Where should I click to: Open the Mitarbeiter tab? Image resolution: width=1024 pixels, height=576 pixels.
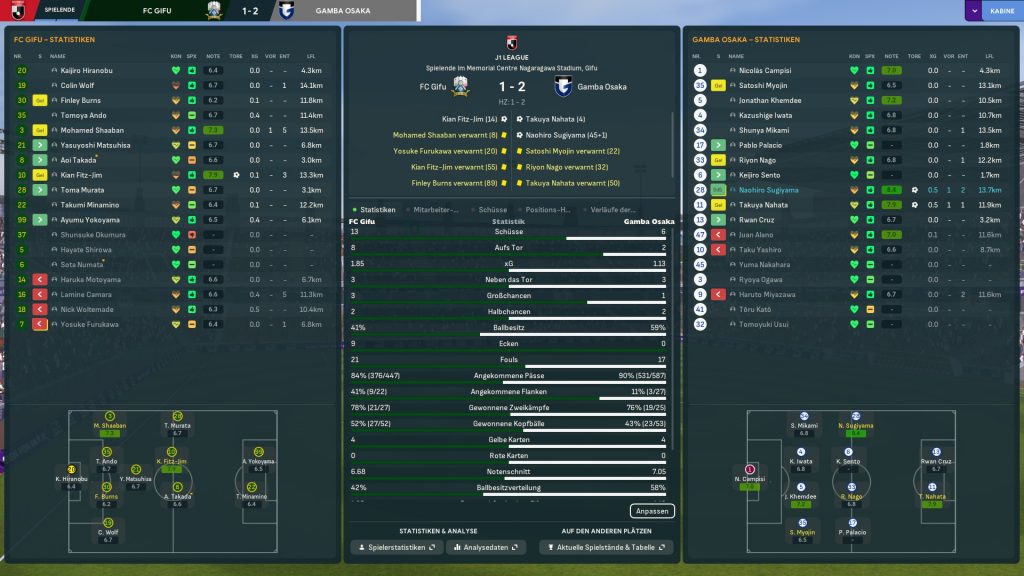coord(436,210)
